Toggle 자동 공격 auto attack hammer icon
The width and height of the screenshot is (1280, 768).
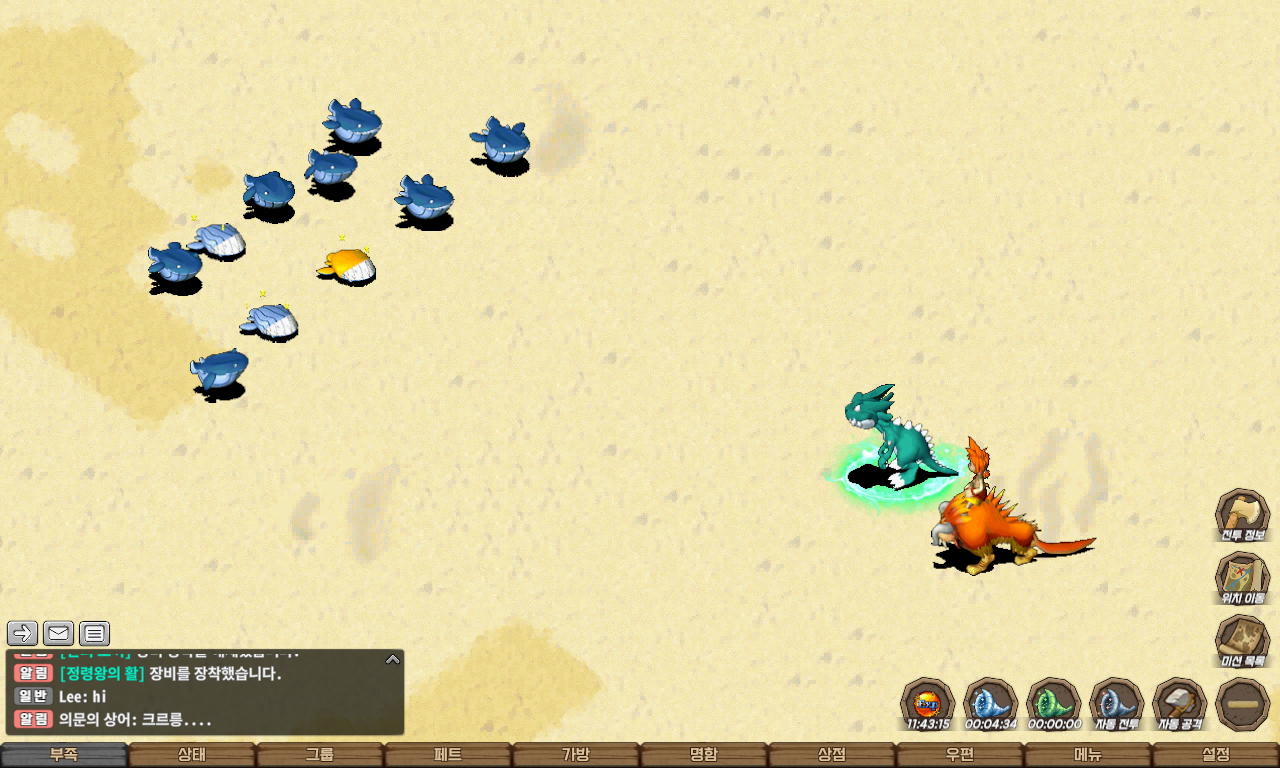pyautogui.click(x=1180, y=704)
